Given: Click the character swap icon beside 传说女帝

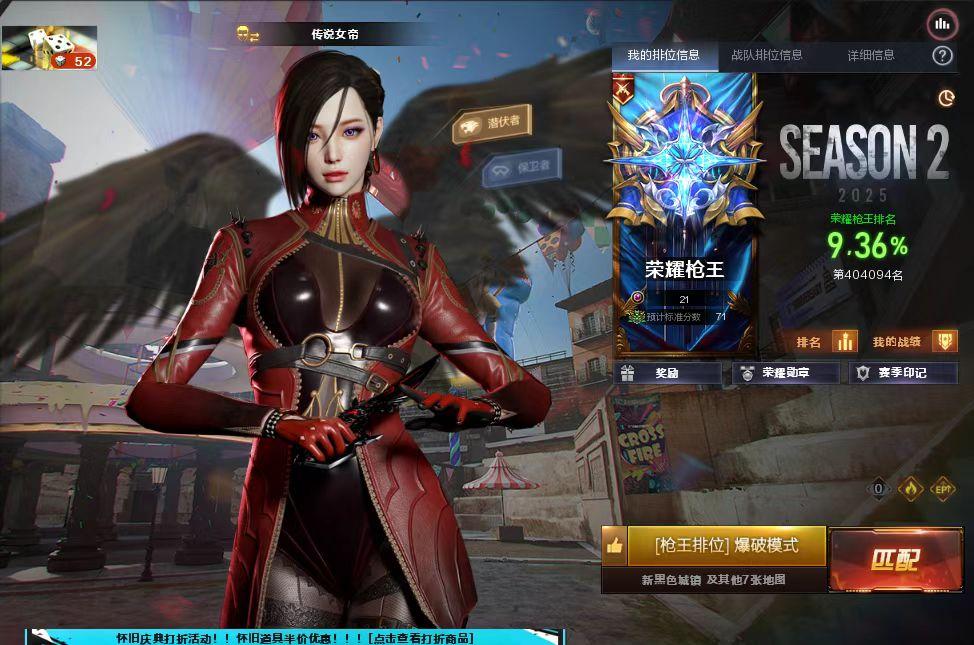Looking at the screenshot, I should [x=247, y=35].
